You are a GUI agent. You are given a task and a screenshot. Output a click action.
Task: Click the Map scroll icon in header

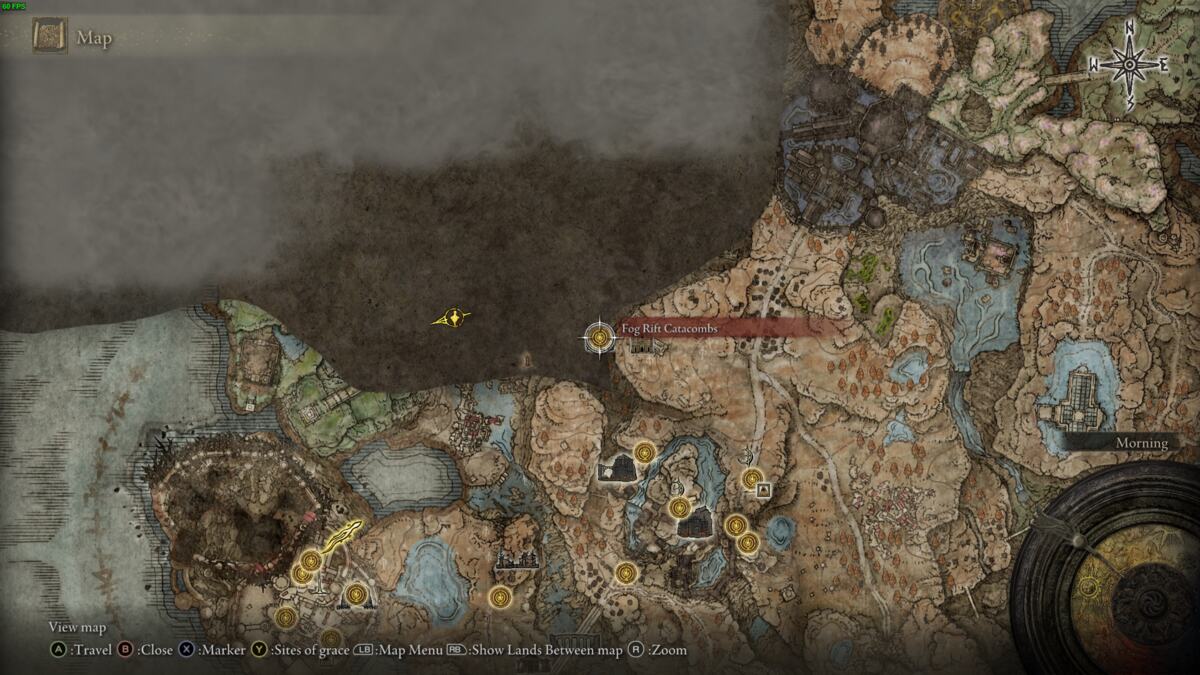pyautogui.click(x=49, y=38)
